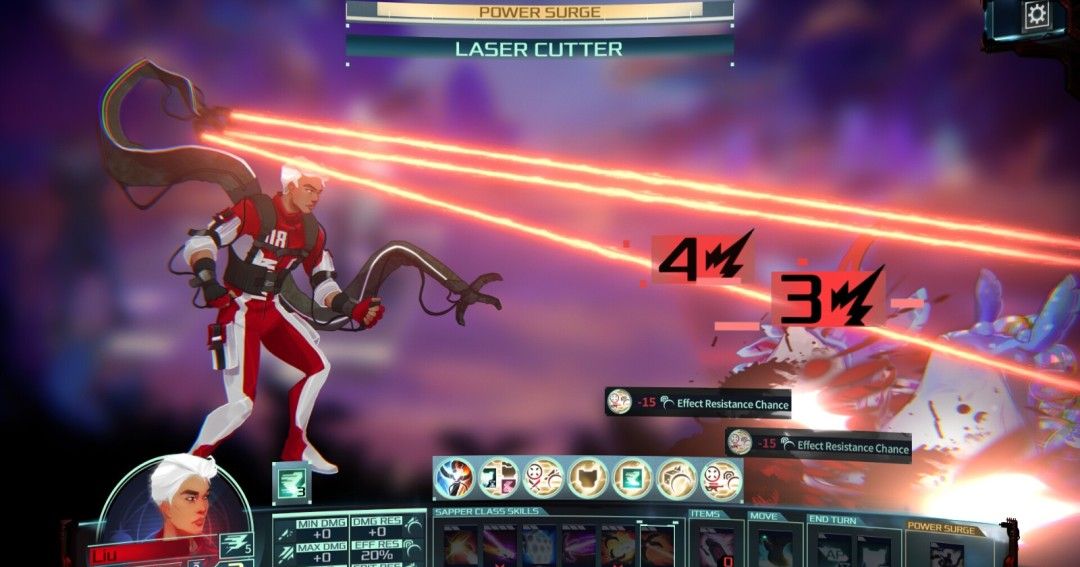Inspect the green lightning buff above stats

click(291, 483)
